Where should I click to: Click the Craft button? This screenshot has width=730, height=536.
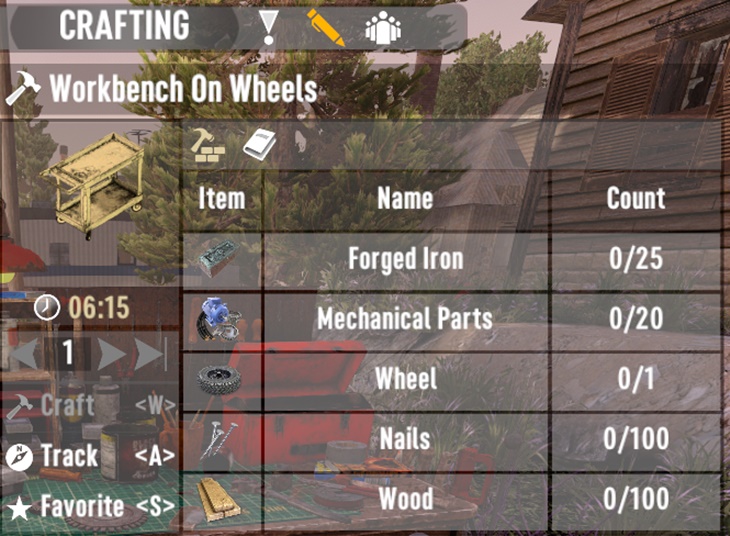point(68,405)
